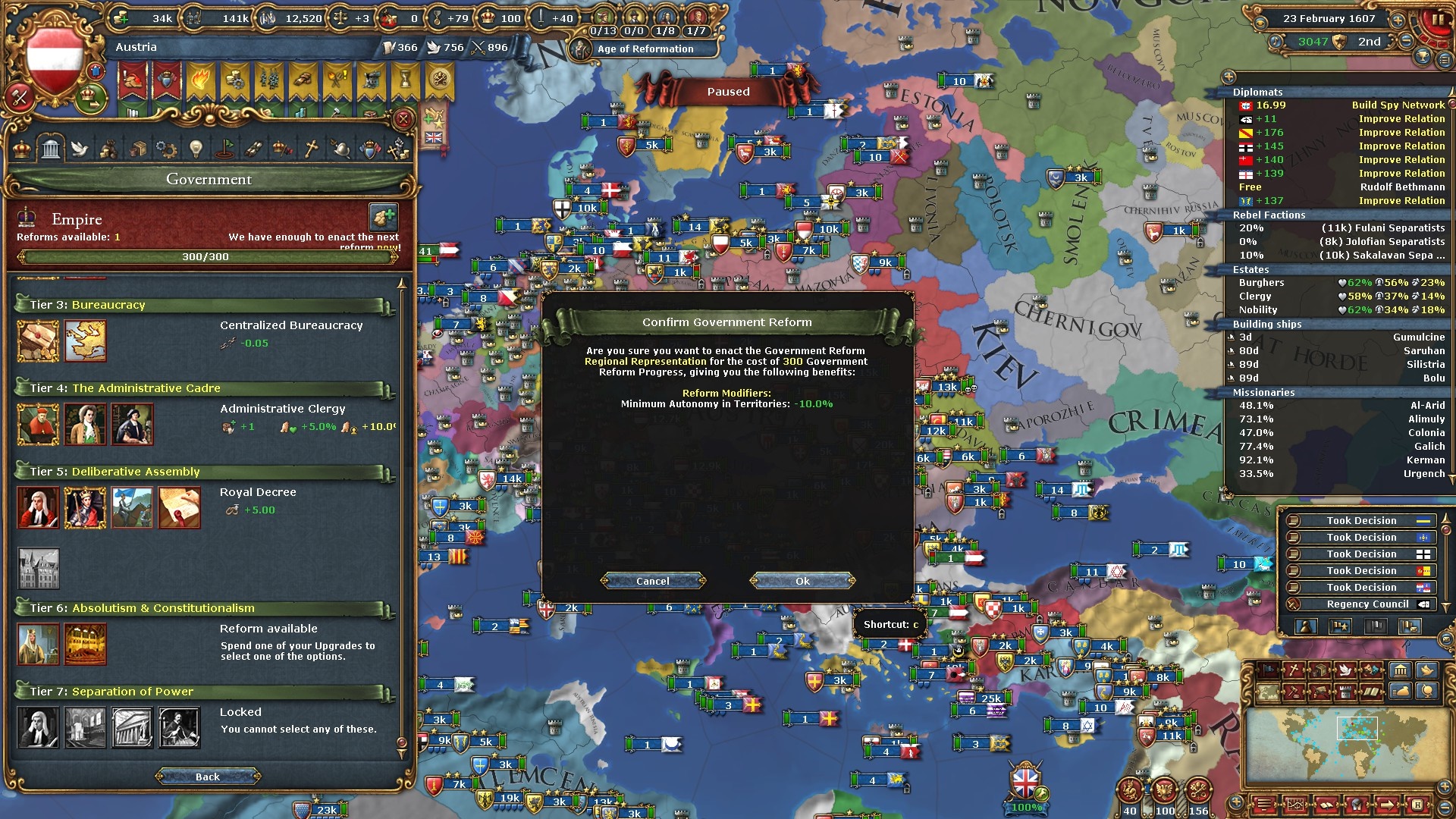Select the Al-Arid missionary row
Screen dimensions: 1456x819
tap(1339, 406)
